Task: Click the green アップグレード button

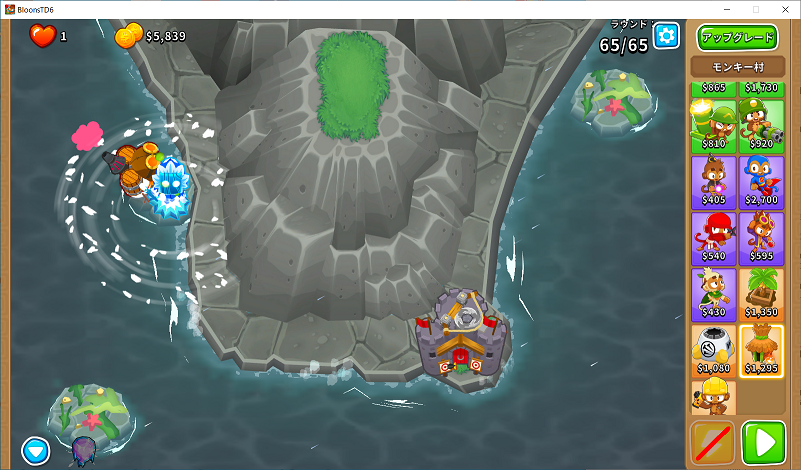Action: (737, 38)
